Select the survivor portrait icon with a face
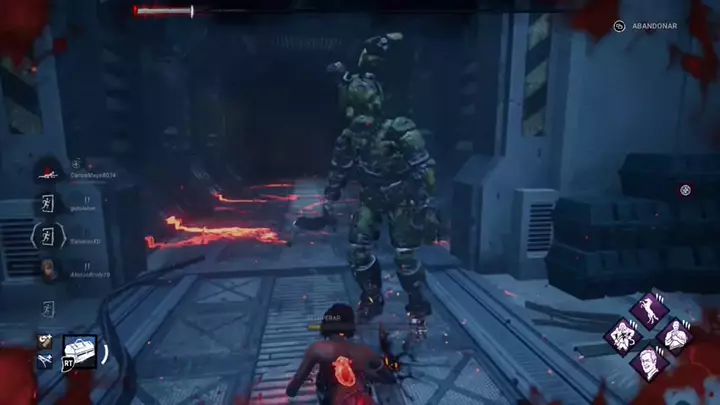 click(47, 269)
